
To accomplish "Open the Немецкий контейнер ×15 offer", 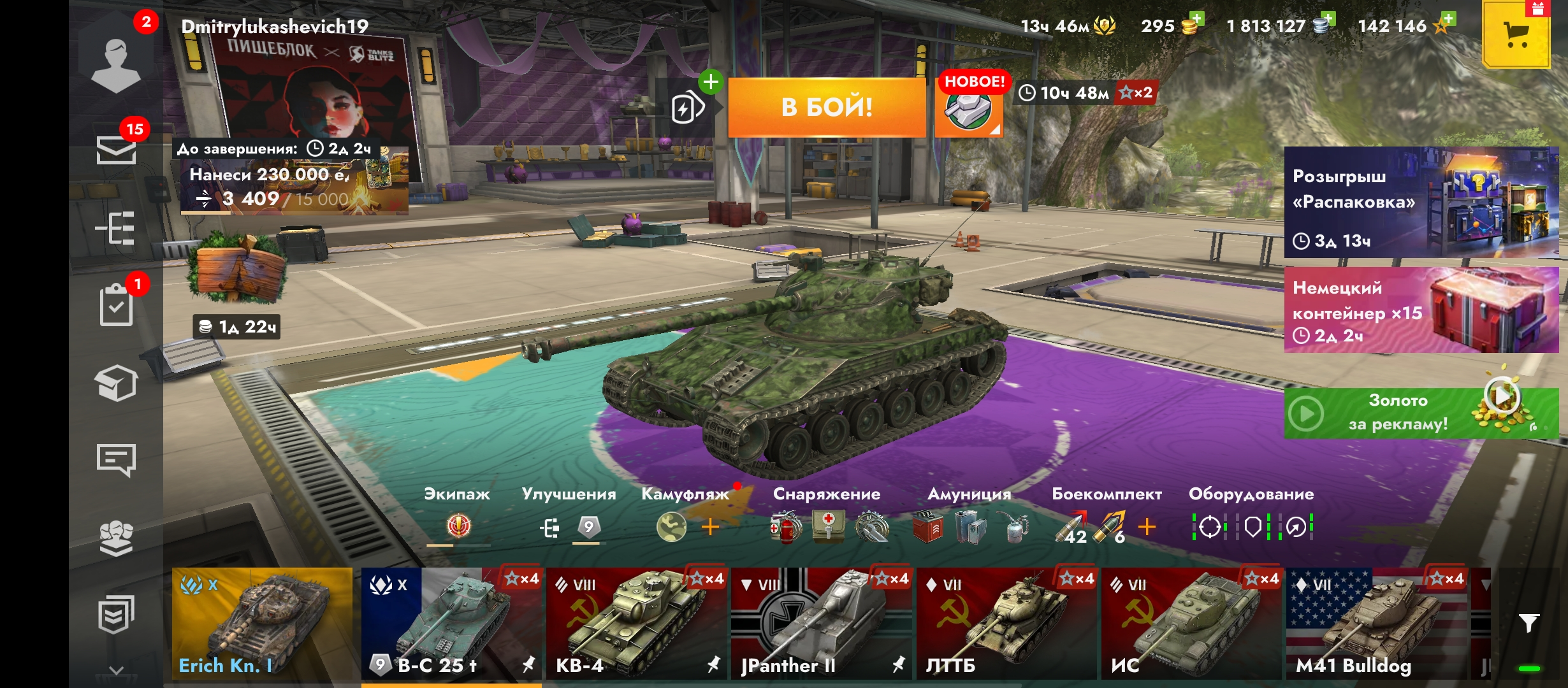I will 1421,310.
